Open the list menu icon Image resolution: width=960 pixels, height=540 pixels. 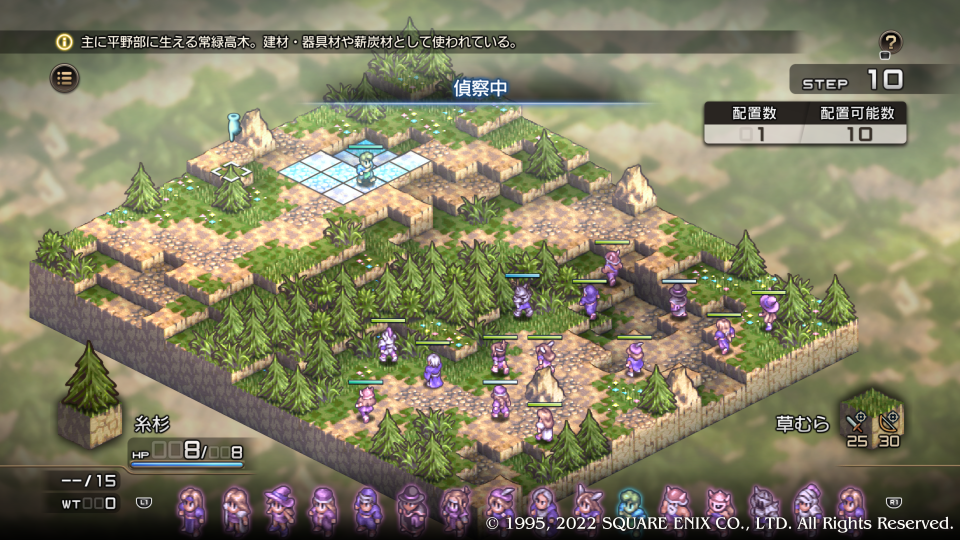point(65,77)
